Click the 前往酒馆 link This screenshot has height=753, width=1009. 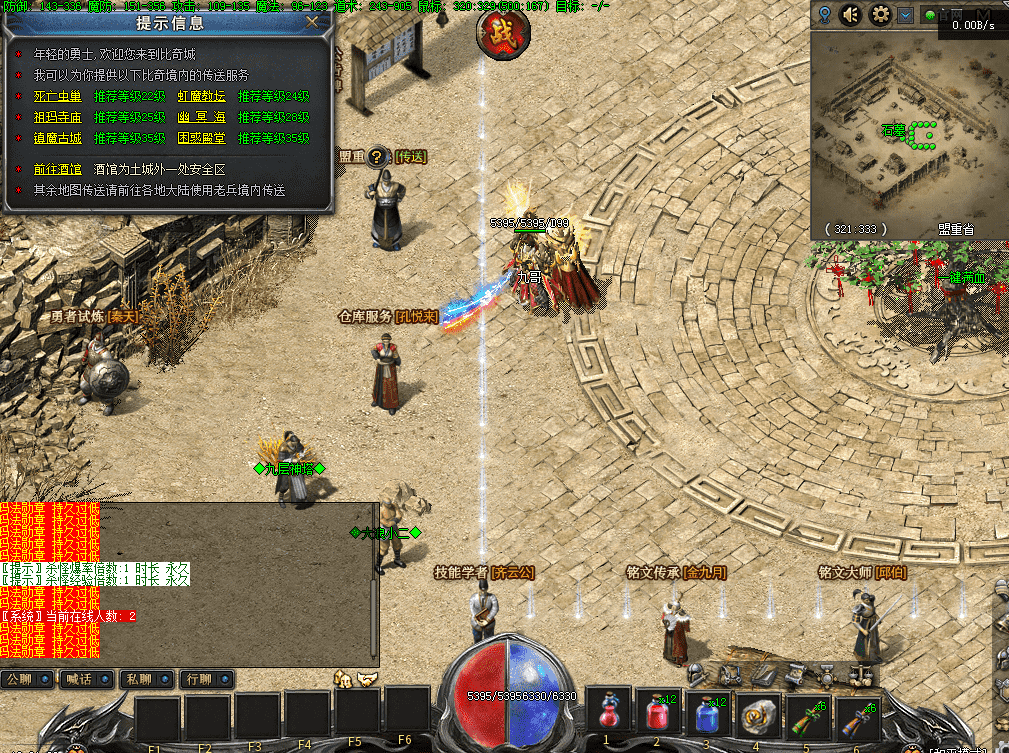(59, 169)
